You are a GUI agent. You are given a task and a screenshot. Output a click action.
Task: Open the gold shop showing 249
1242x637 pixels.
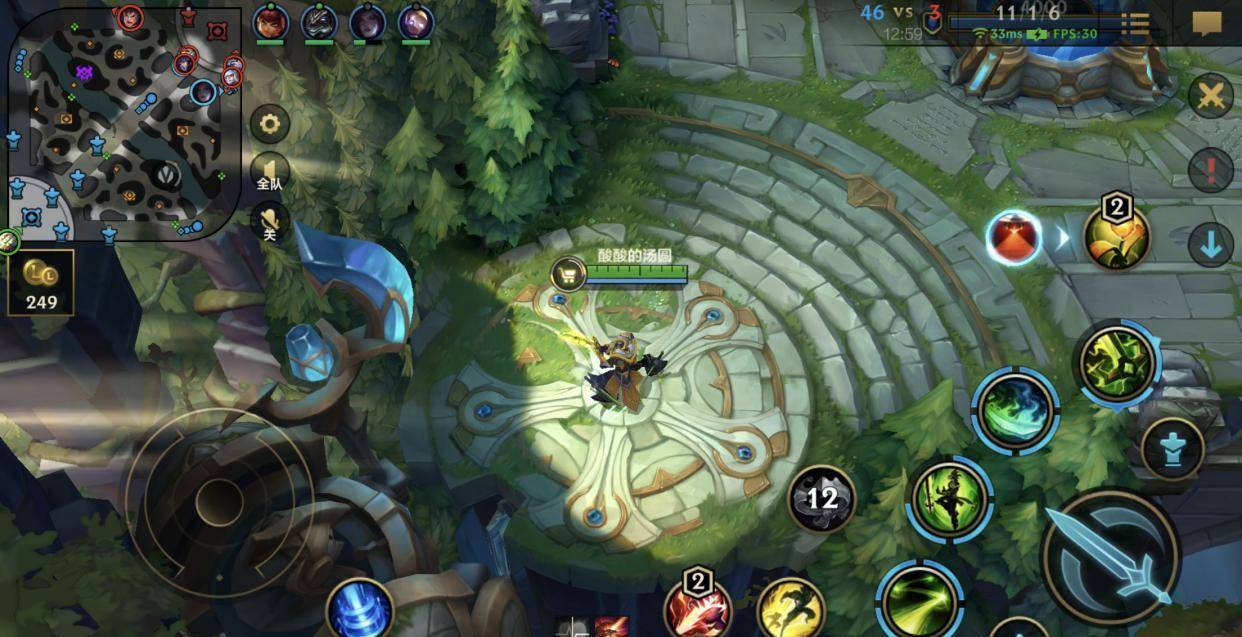[x=41, y=283]
